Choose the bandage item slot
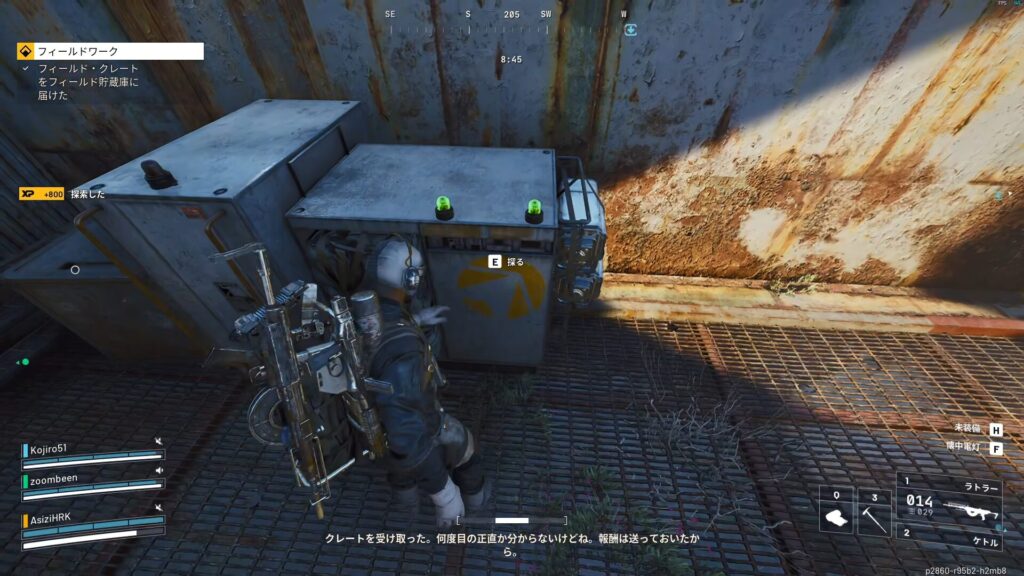 point(836,510)
